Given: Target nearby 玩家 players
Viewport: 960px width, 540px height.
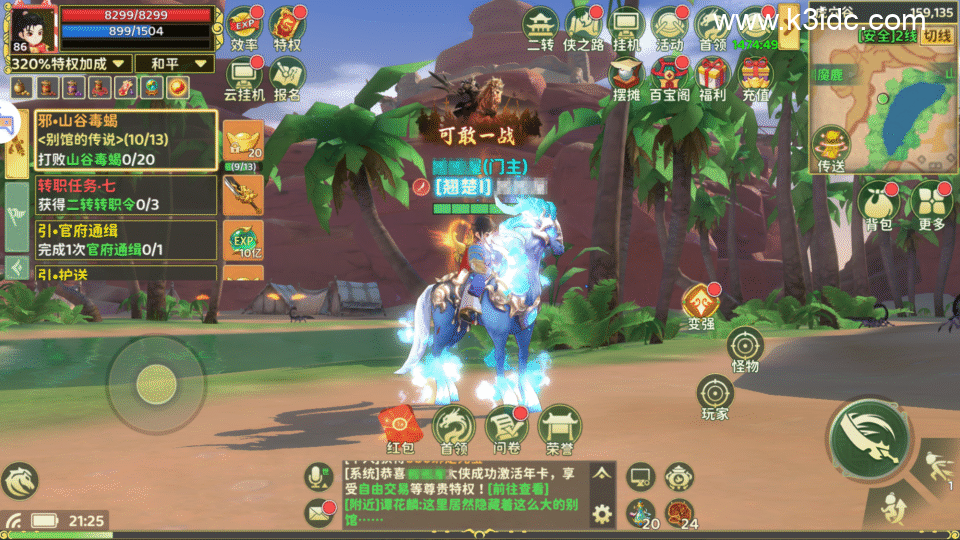Looking at the screenshot, I should coord(715,395).
